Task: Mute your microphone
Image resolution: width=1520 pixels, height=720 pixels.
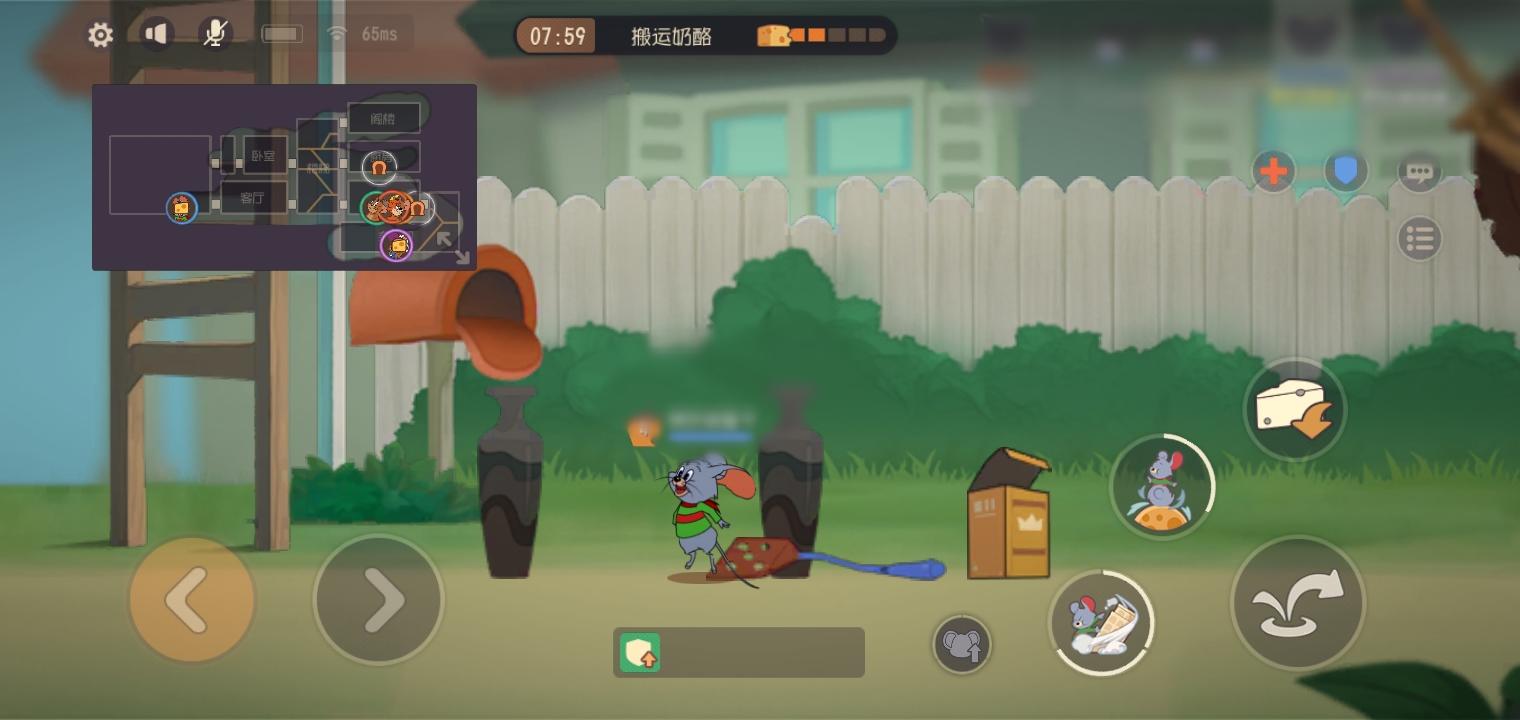Action: (213, 33)
